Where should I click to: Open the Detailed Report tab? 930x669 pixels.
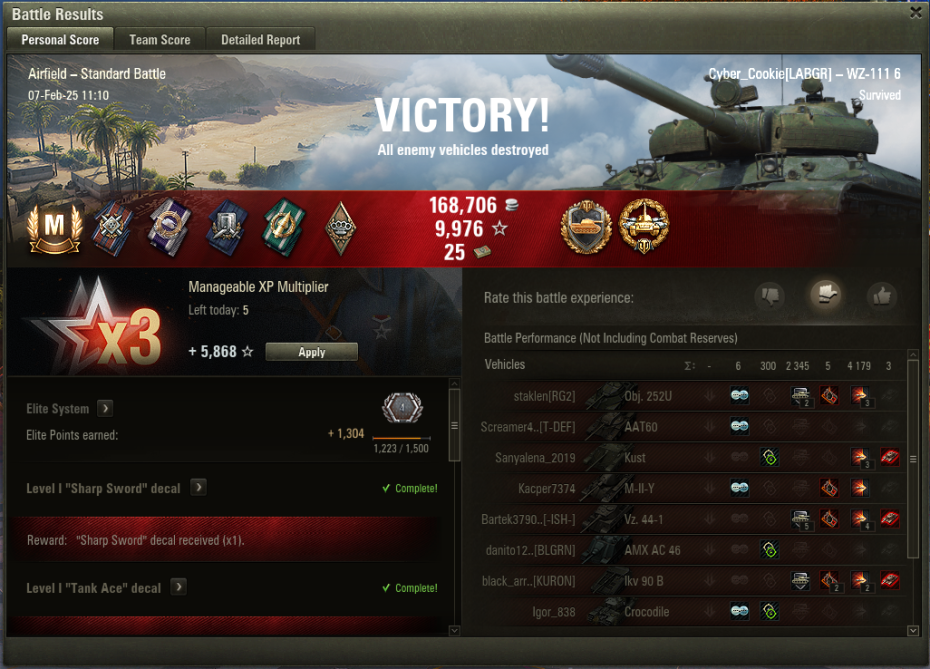point(261,40)
